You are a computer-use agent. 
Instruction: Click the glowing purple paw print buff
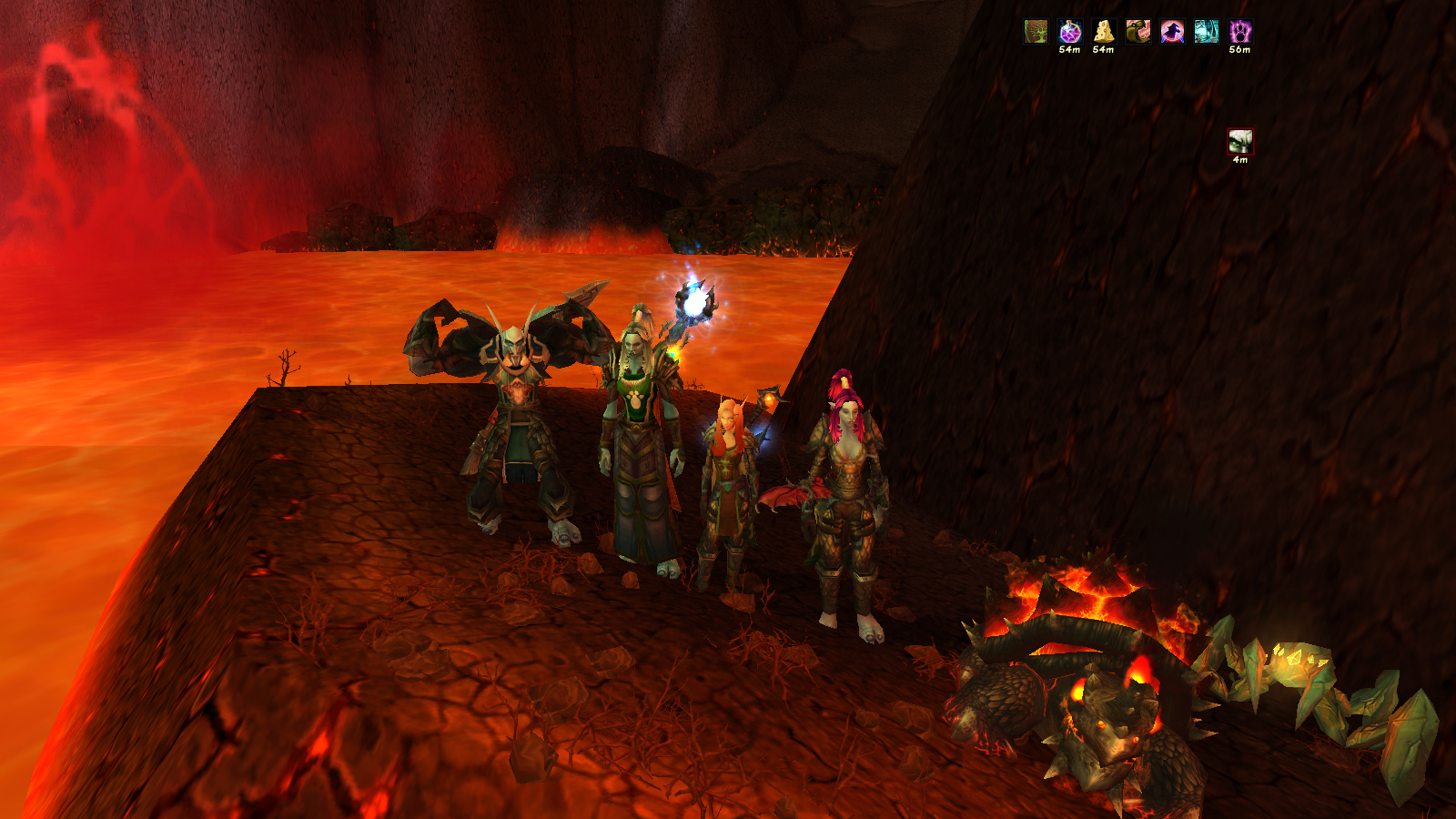(x=1240, y=32)
